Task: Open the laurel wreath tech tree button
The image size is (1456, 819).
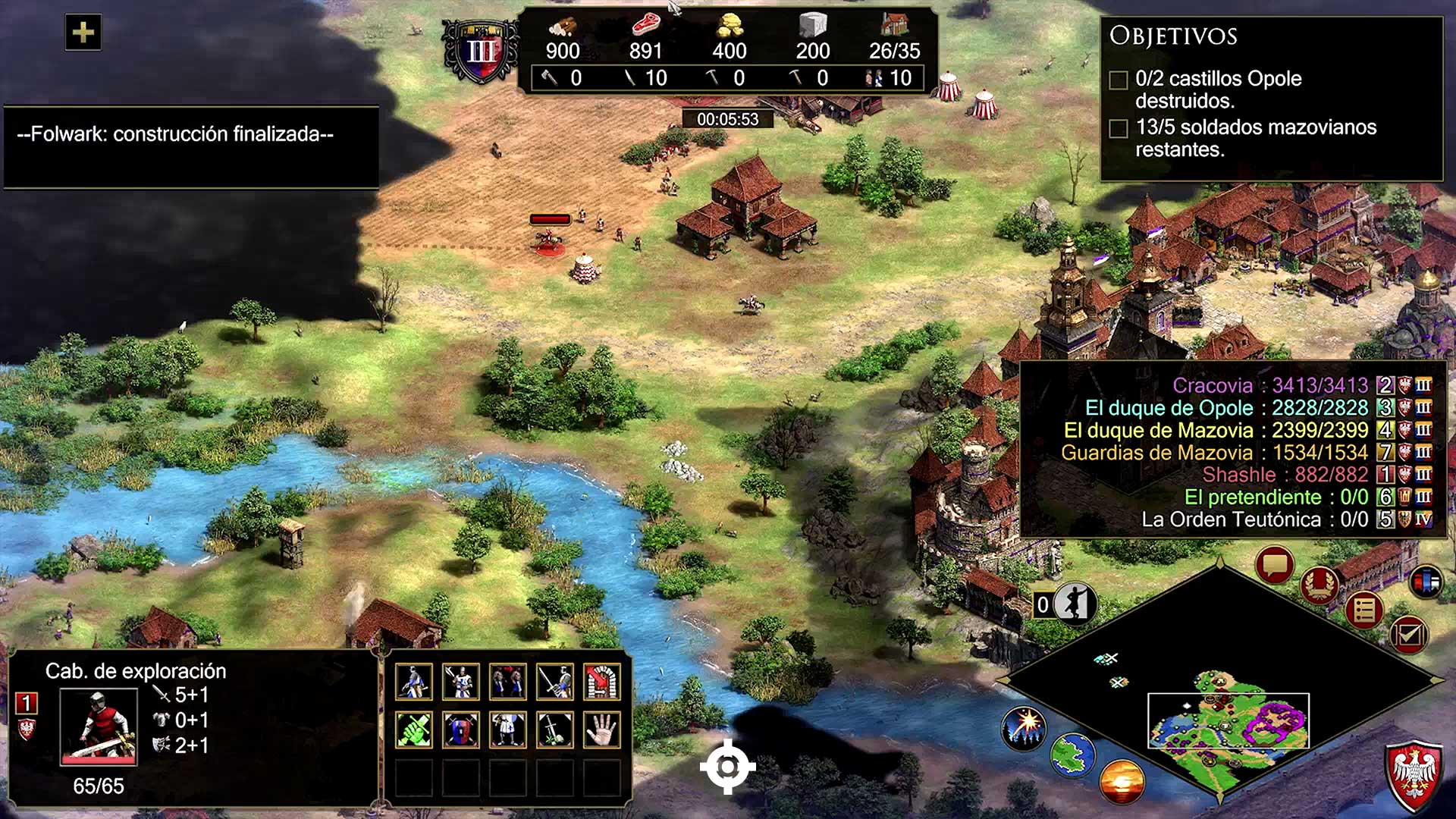Action: click(x=1319, y=584)
